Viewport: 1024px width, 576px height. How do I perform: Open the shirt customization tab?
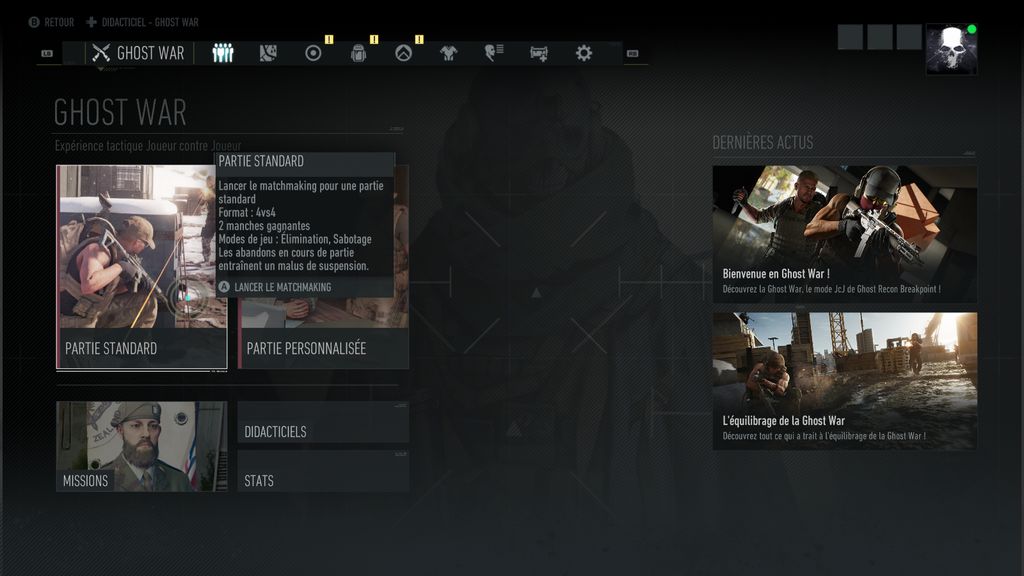click(x=448, y=53)
